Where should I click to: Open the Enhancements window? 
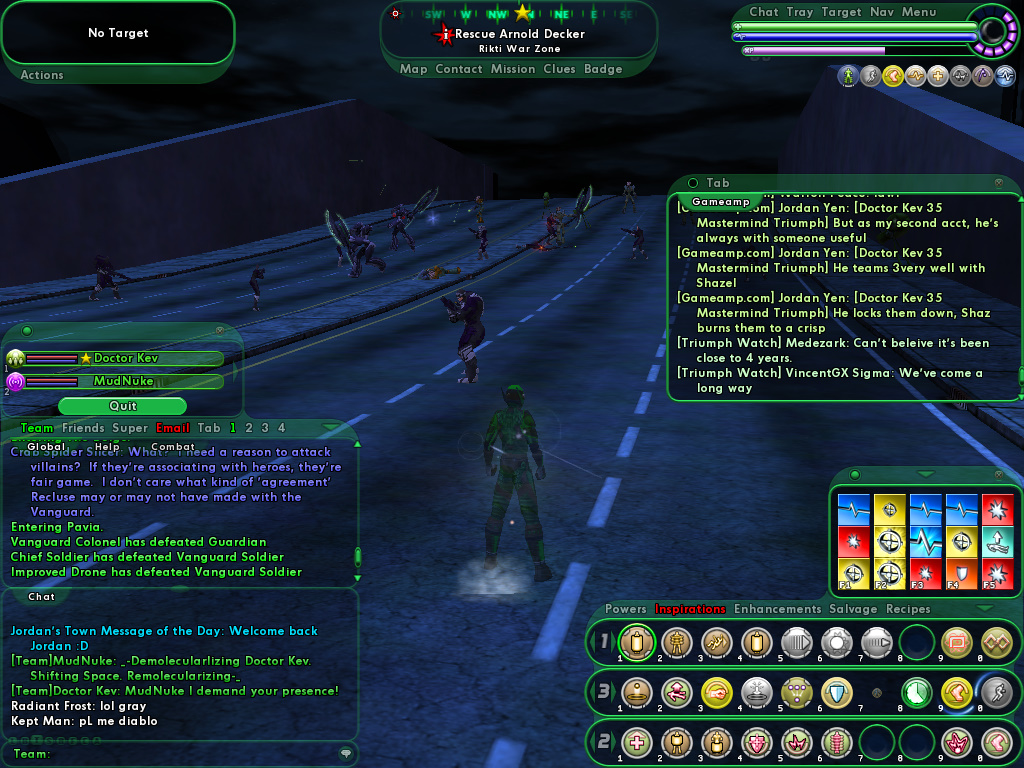[x=777, y=609]
